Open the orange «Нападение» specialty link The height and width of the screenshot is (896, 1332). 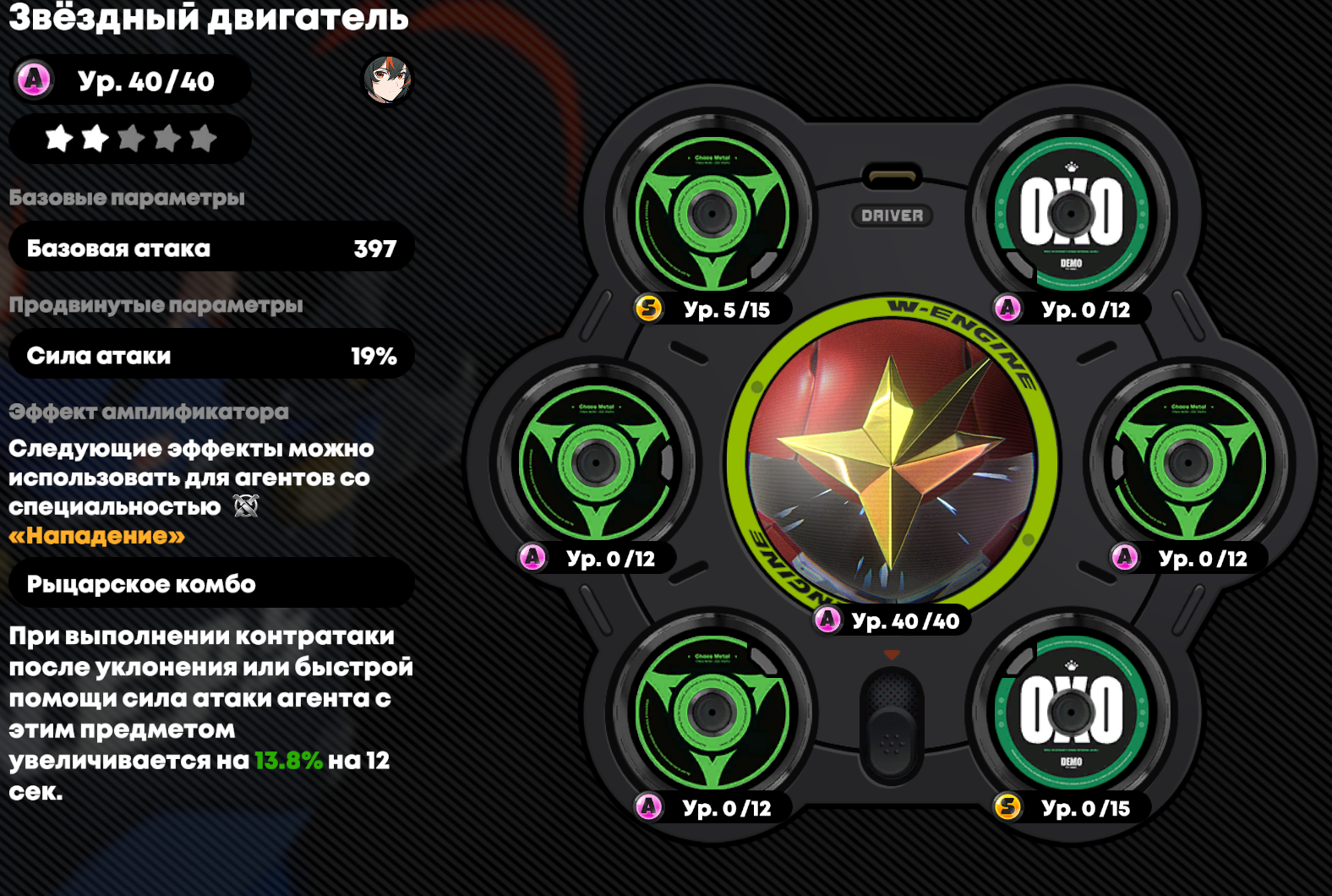point(97,536)
